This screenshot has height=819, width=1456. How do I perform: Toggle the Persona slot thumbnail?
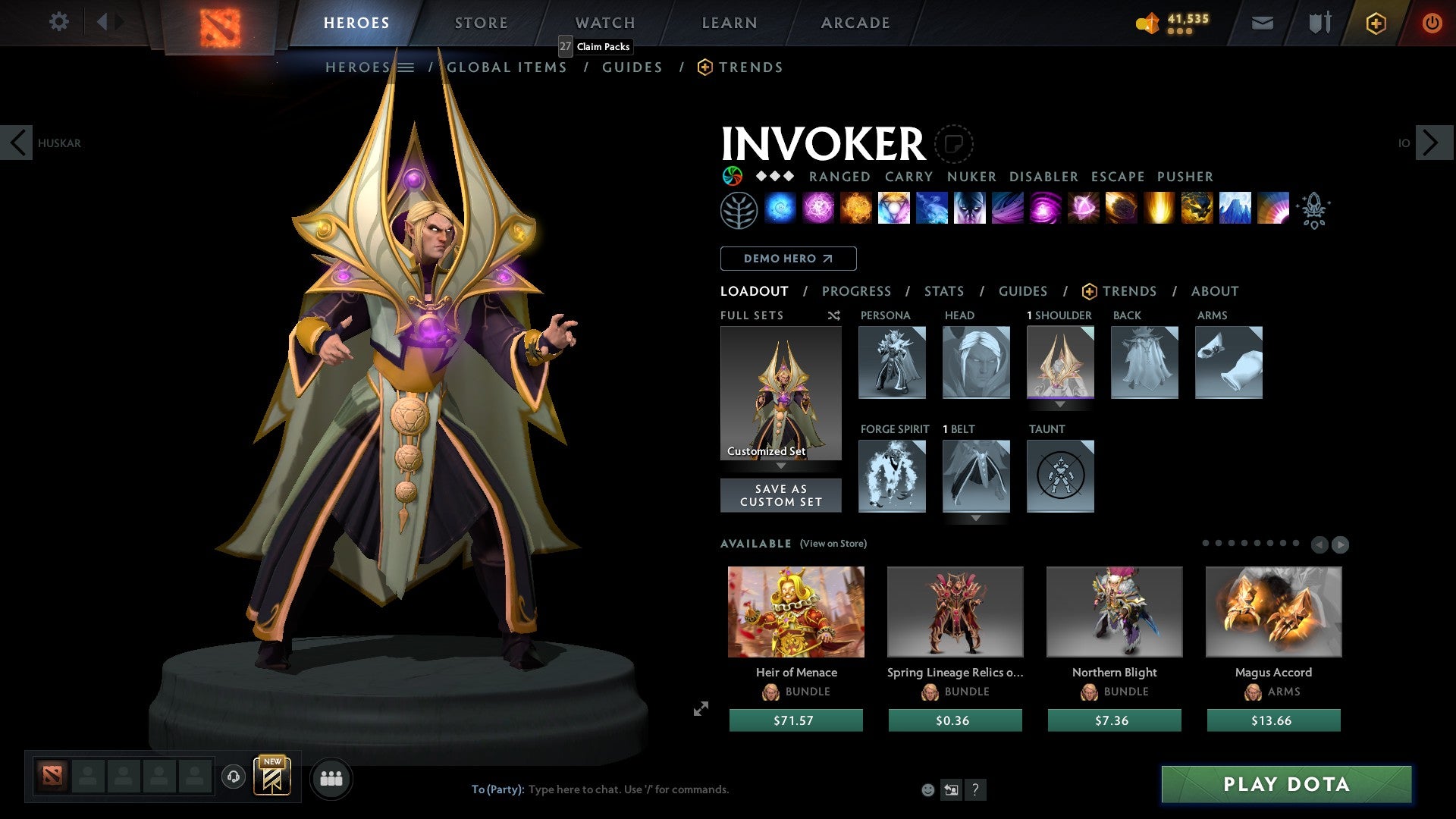(893, 362)
